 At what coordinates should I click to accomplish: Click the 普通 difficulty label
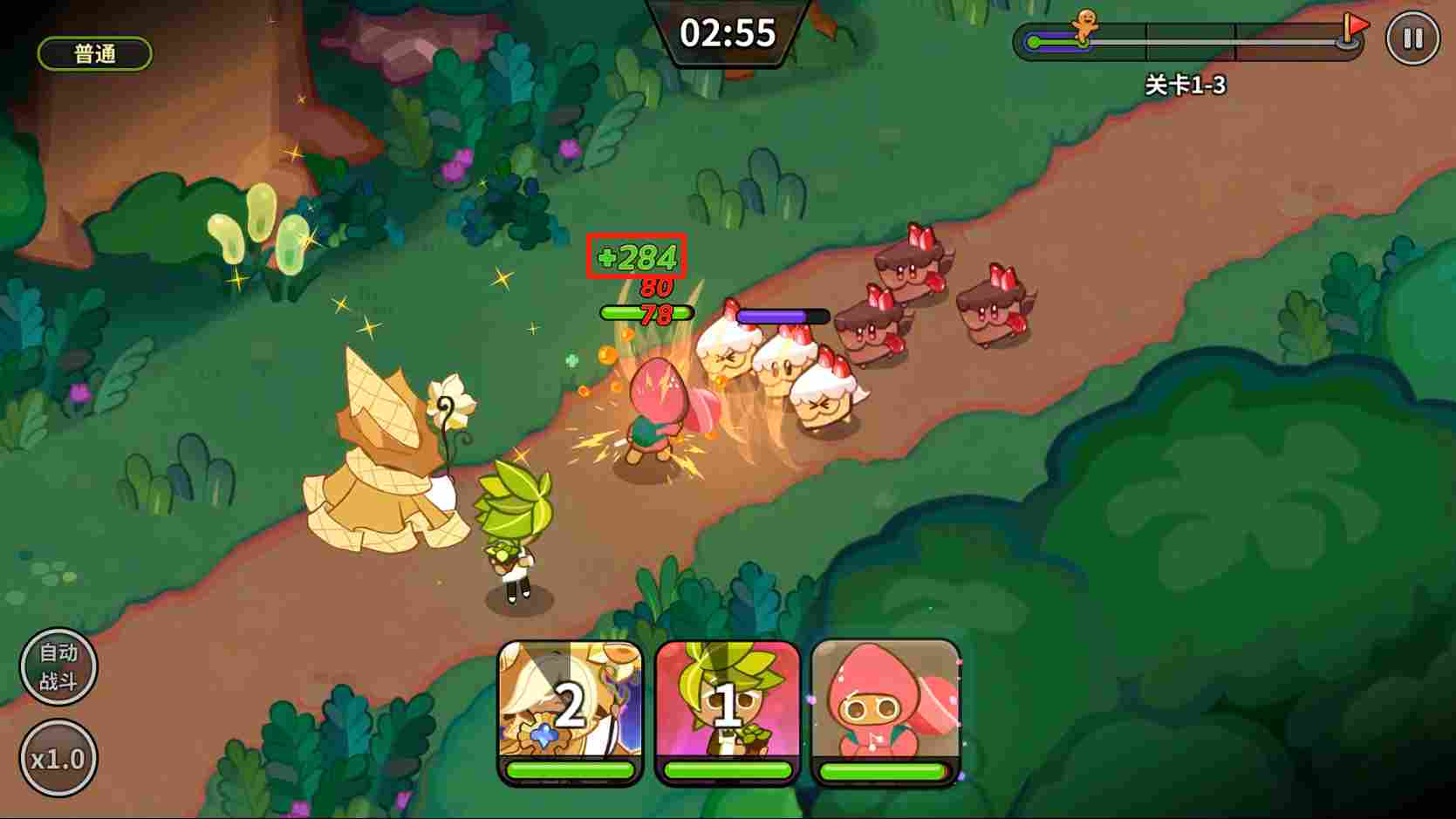tap(95, 54)
